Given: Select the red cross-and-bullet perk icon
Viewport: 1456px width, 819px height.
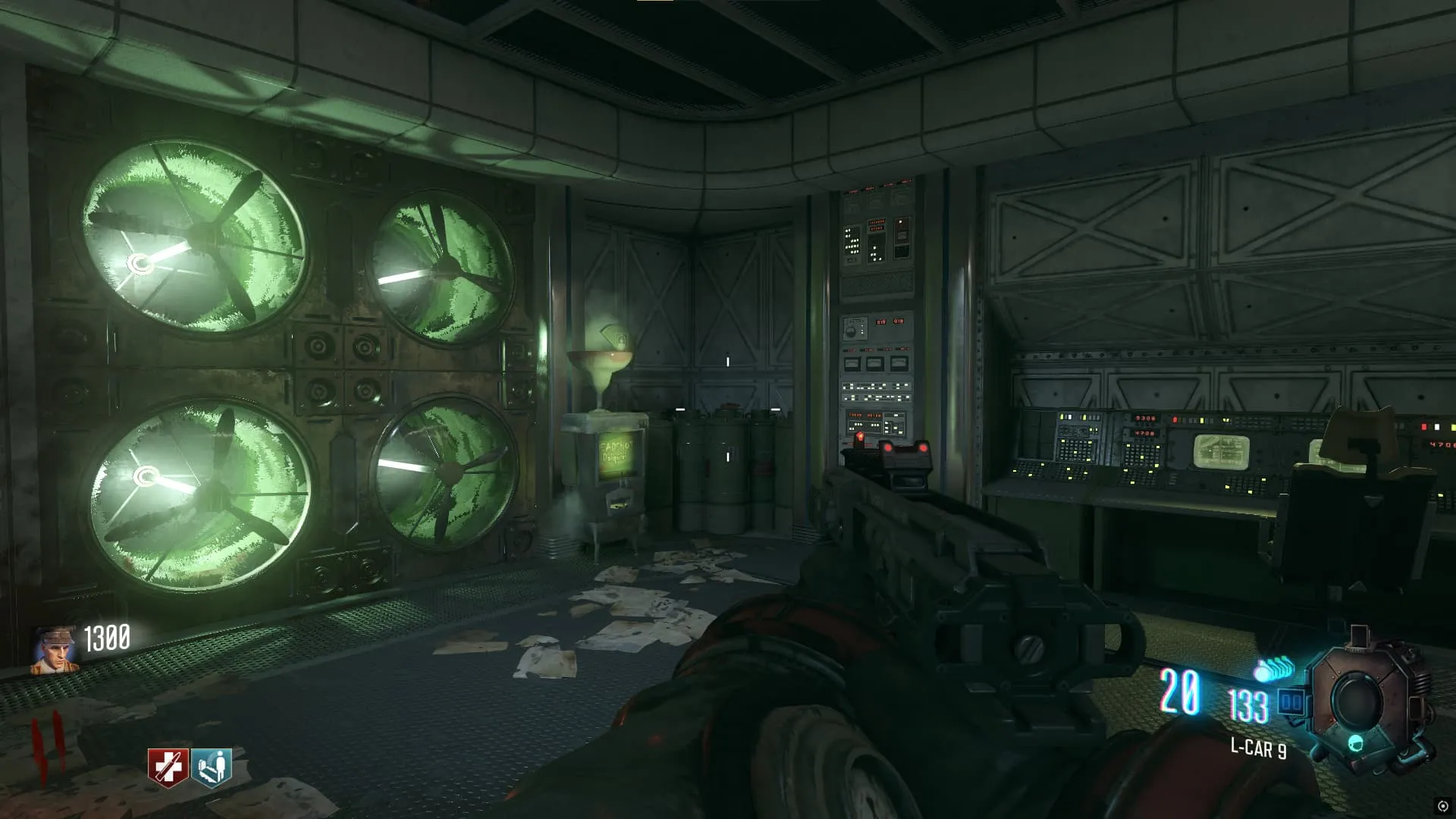Looking at the screenshot, I should 168,767.
